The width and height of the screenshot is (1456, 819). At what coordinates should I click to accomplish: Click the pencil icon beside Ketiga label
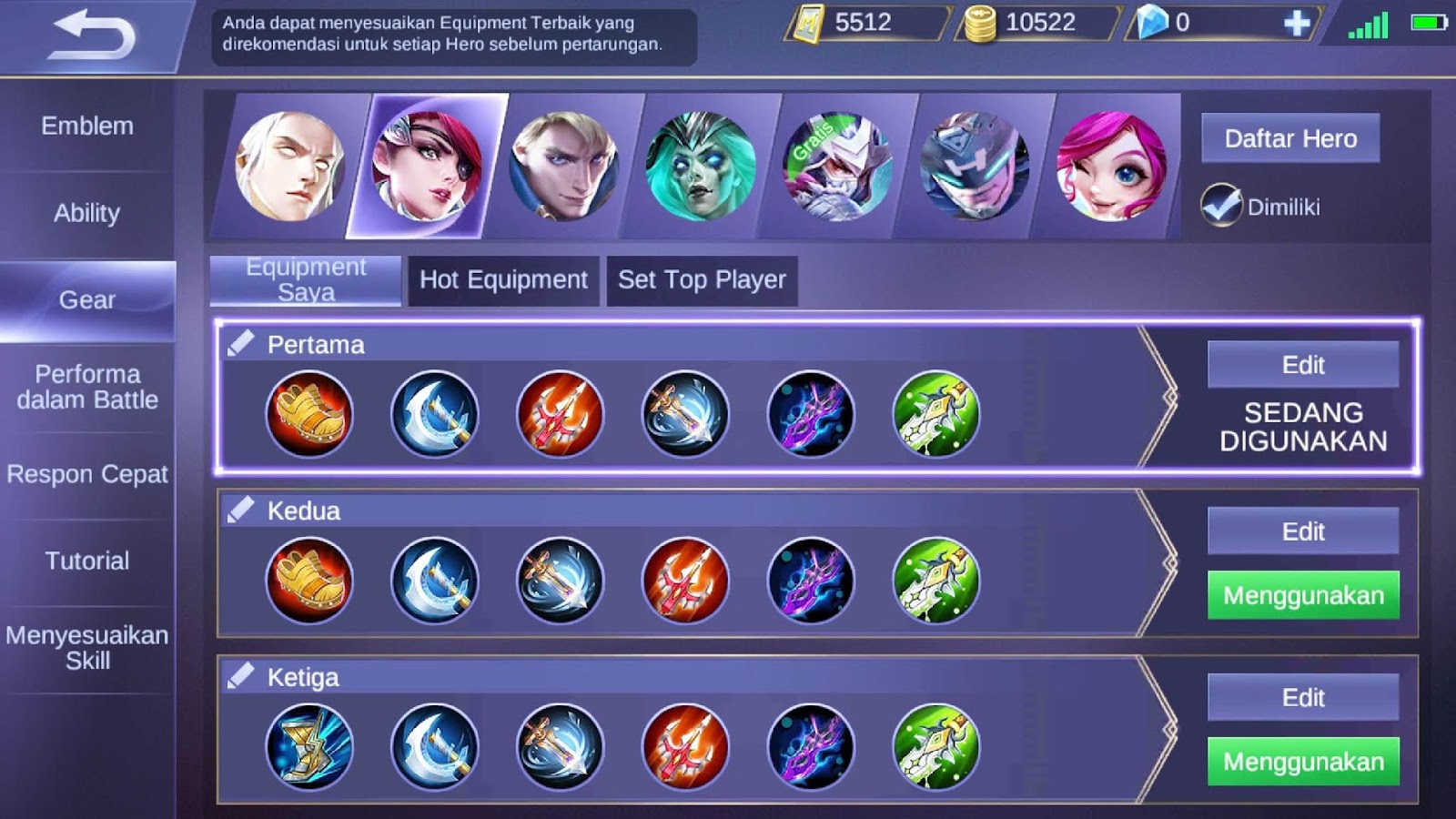coord(239,675)
